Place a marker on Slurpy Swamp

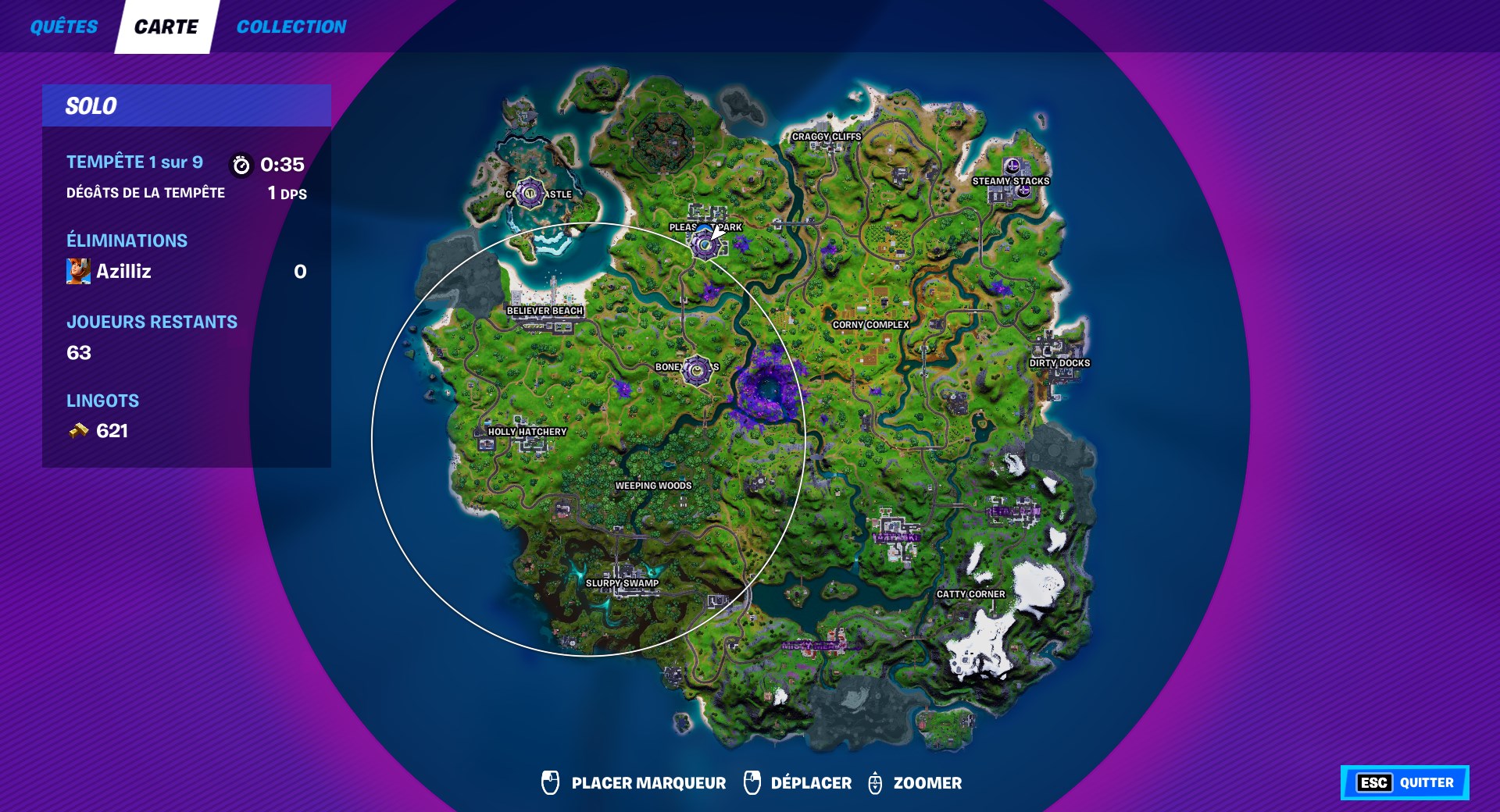point(621,582)
